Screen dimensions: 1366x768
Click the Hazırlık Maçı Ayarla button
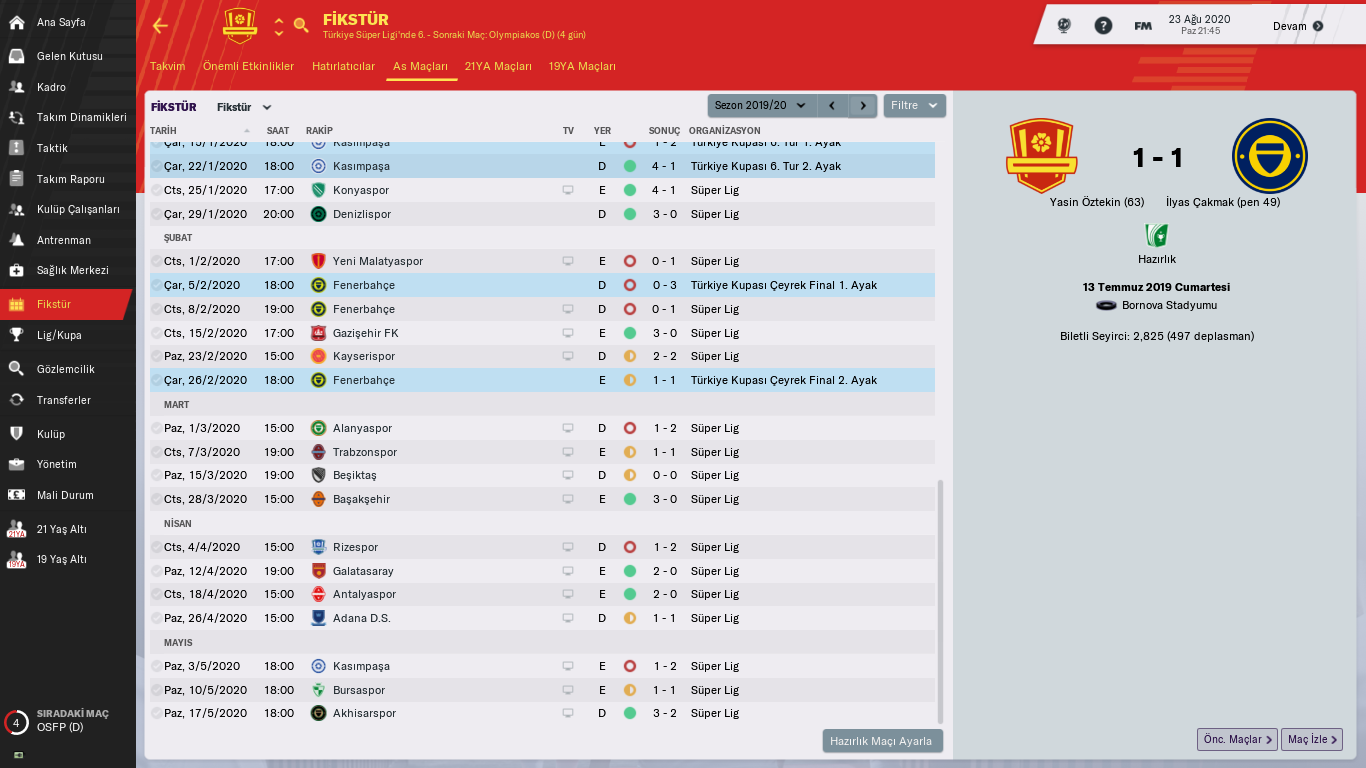[882, 741]
